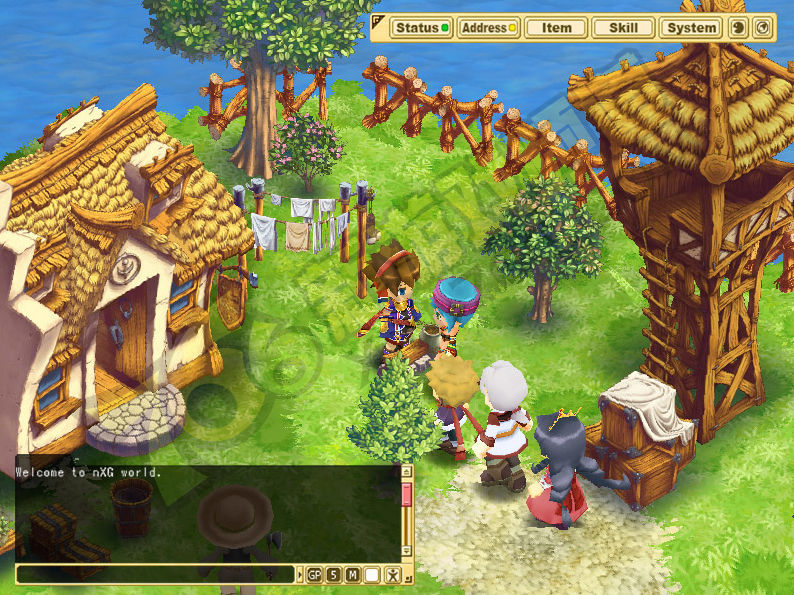794x595 pixels.
Task: Click the round compass icon in toolbar
Action: (762, 28)
